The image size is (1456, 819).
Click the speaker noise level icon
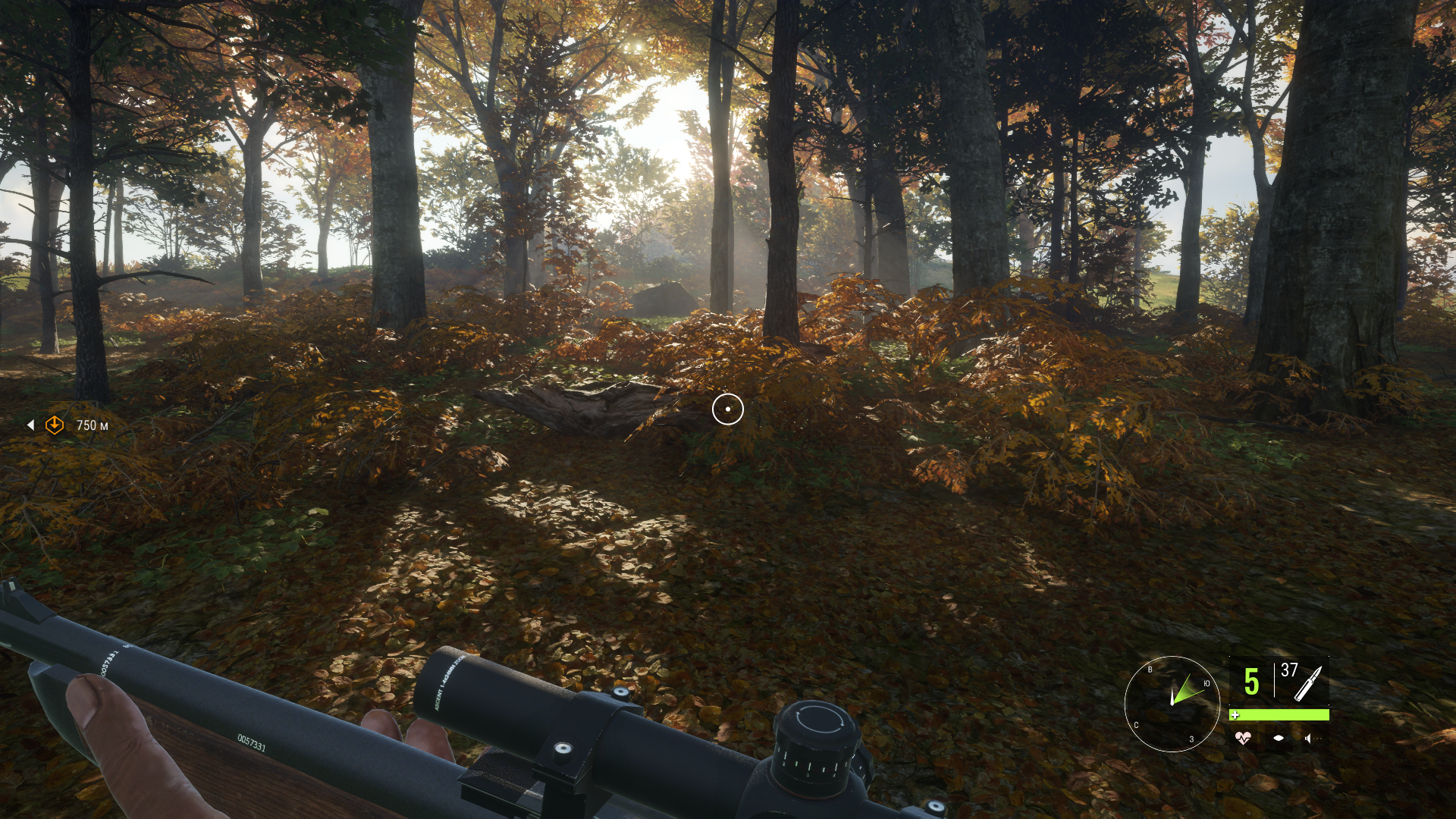(1309, 738)
